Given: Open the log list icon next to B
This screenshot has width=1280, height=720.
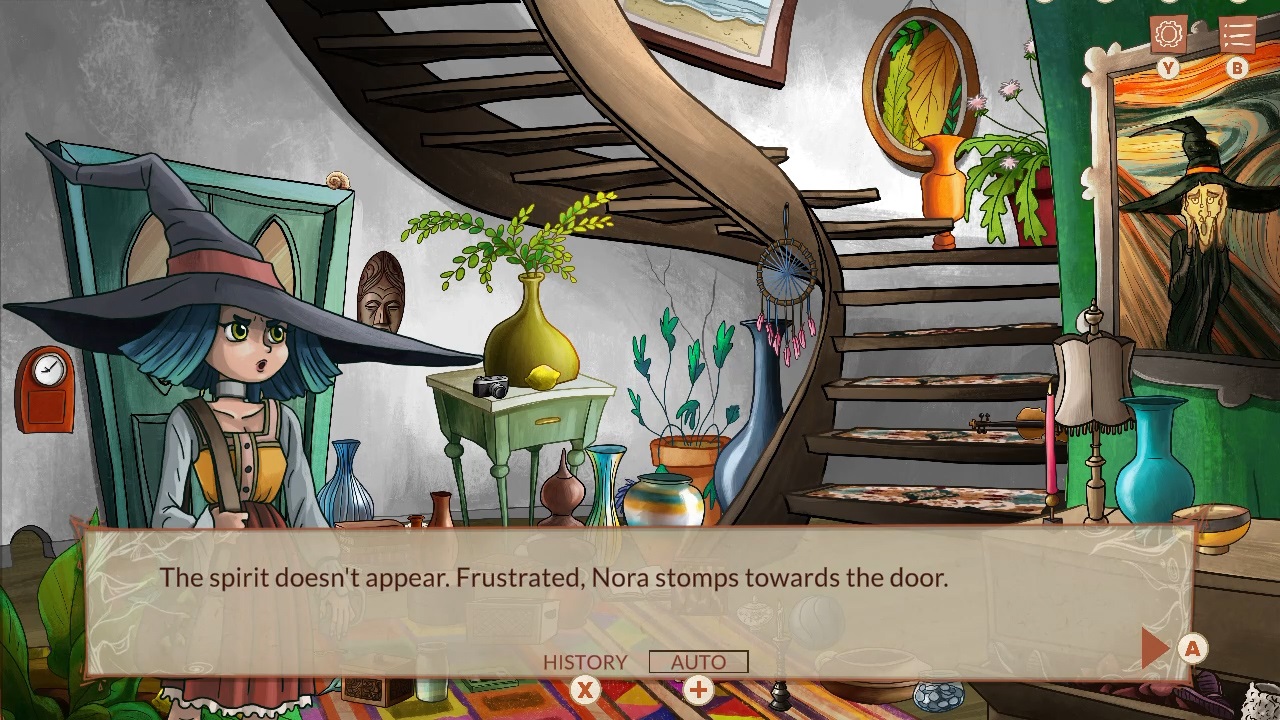Looking at the screenshot, I should coord(1236,32).
